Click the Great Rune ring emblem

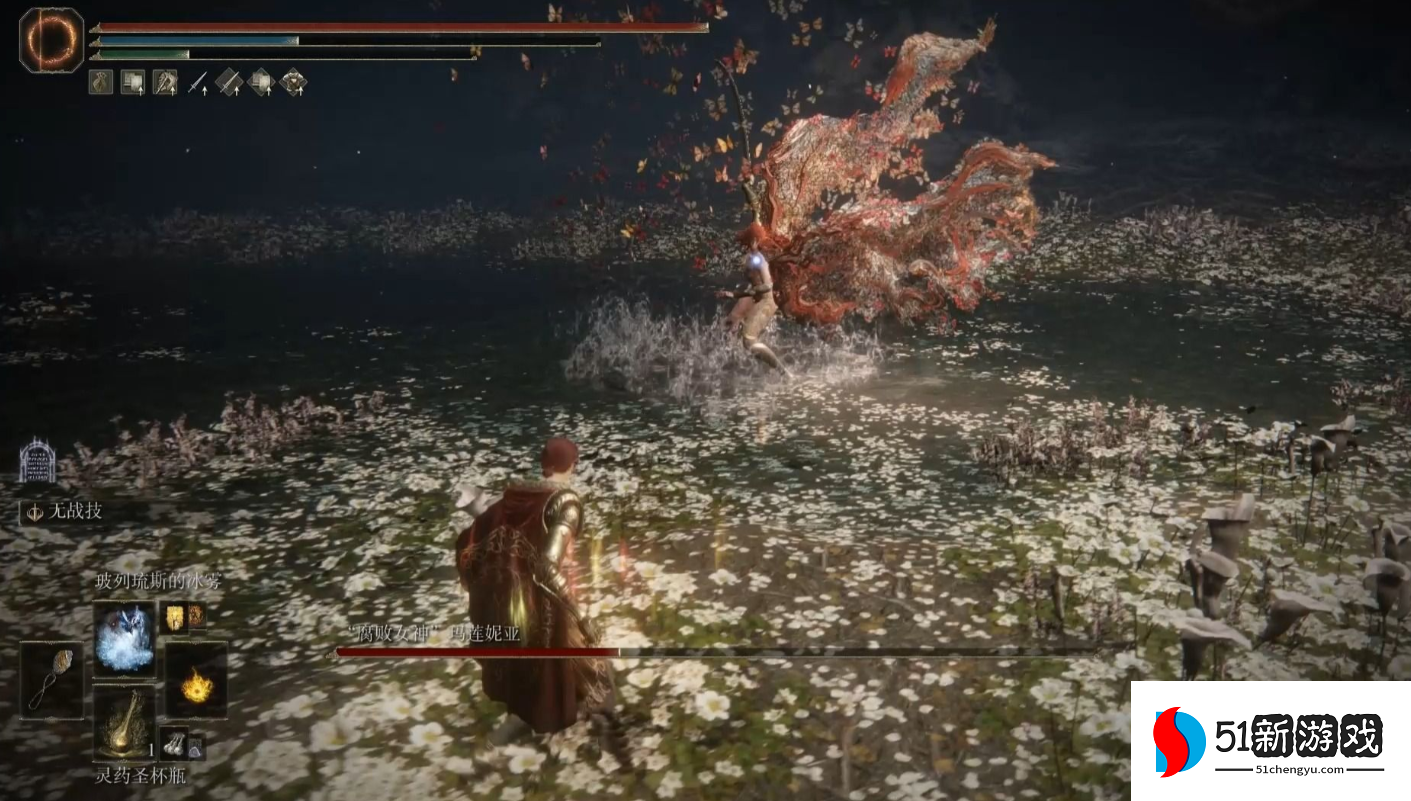pos(52,39)
